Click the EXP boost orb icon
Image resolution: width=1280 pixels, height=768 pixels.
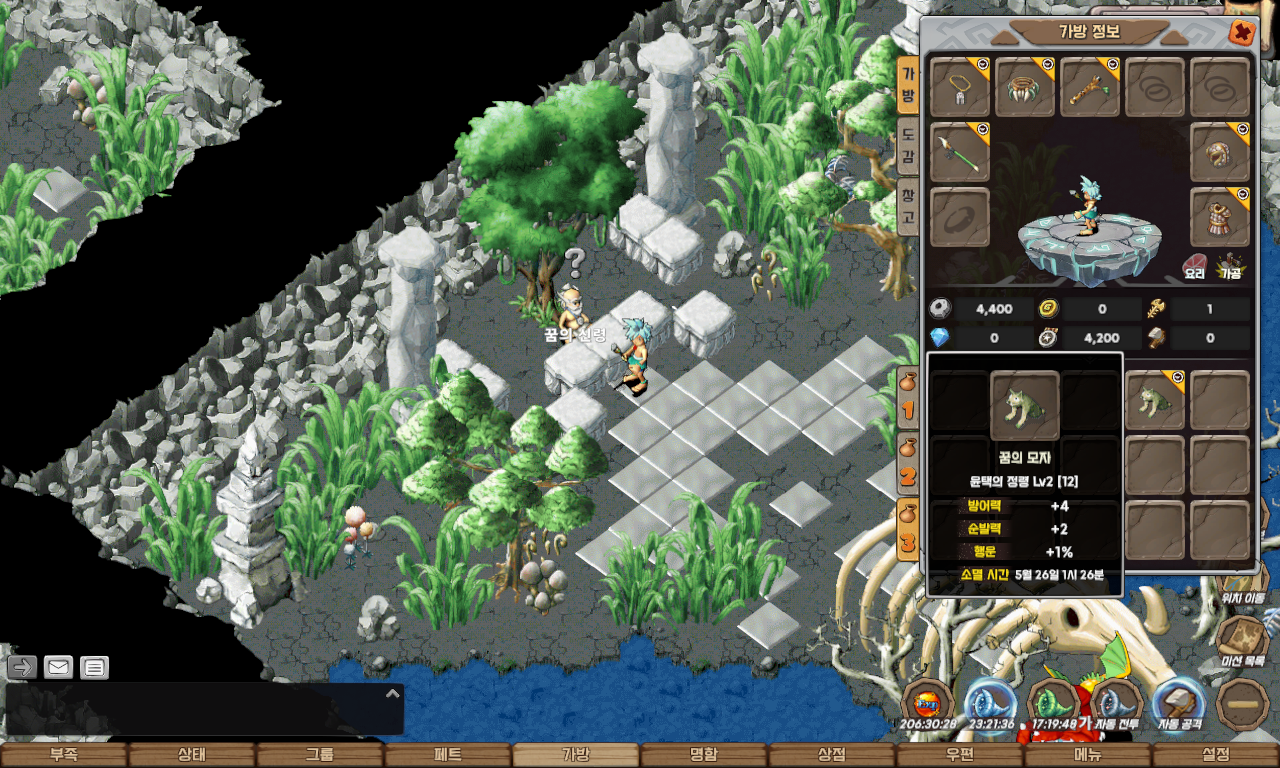[x=927, y=703]
